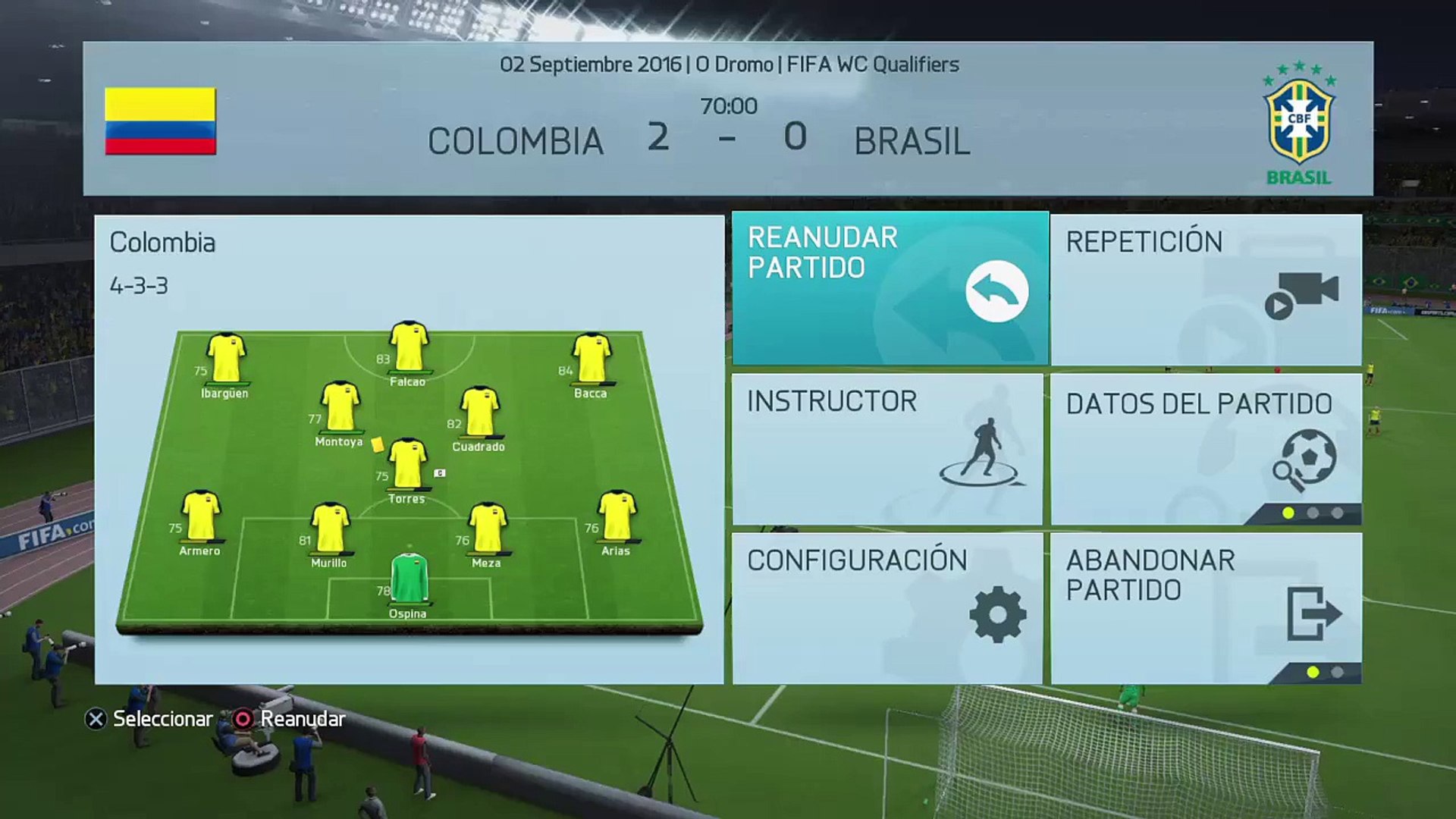Open the Configuración settings tile
The height and width of the screenshot is (819, 1456).
[x=887, y=608]
